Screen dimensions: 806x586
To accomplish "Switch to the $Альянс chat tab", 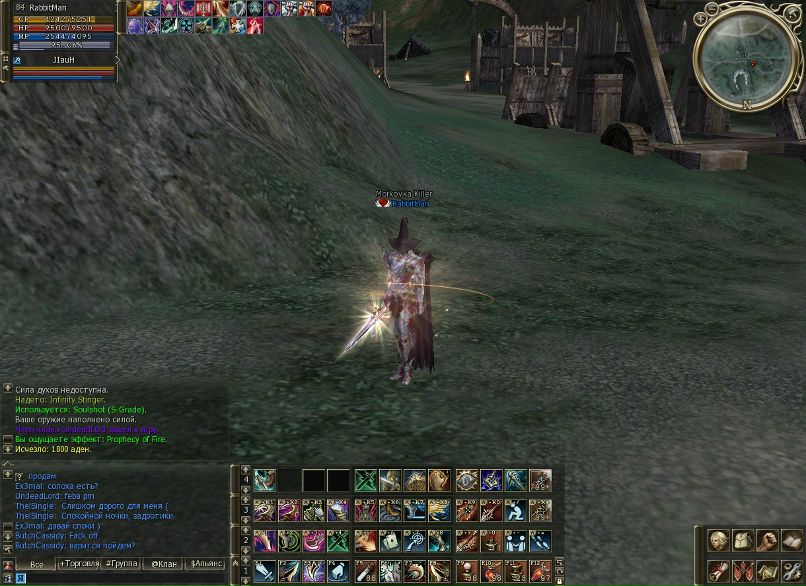I will coord(206,565).
